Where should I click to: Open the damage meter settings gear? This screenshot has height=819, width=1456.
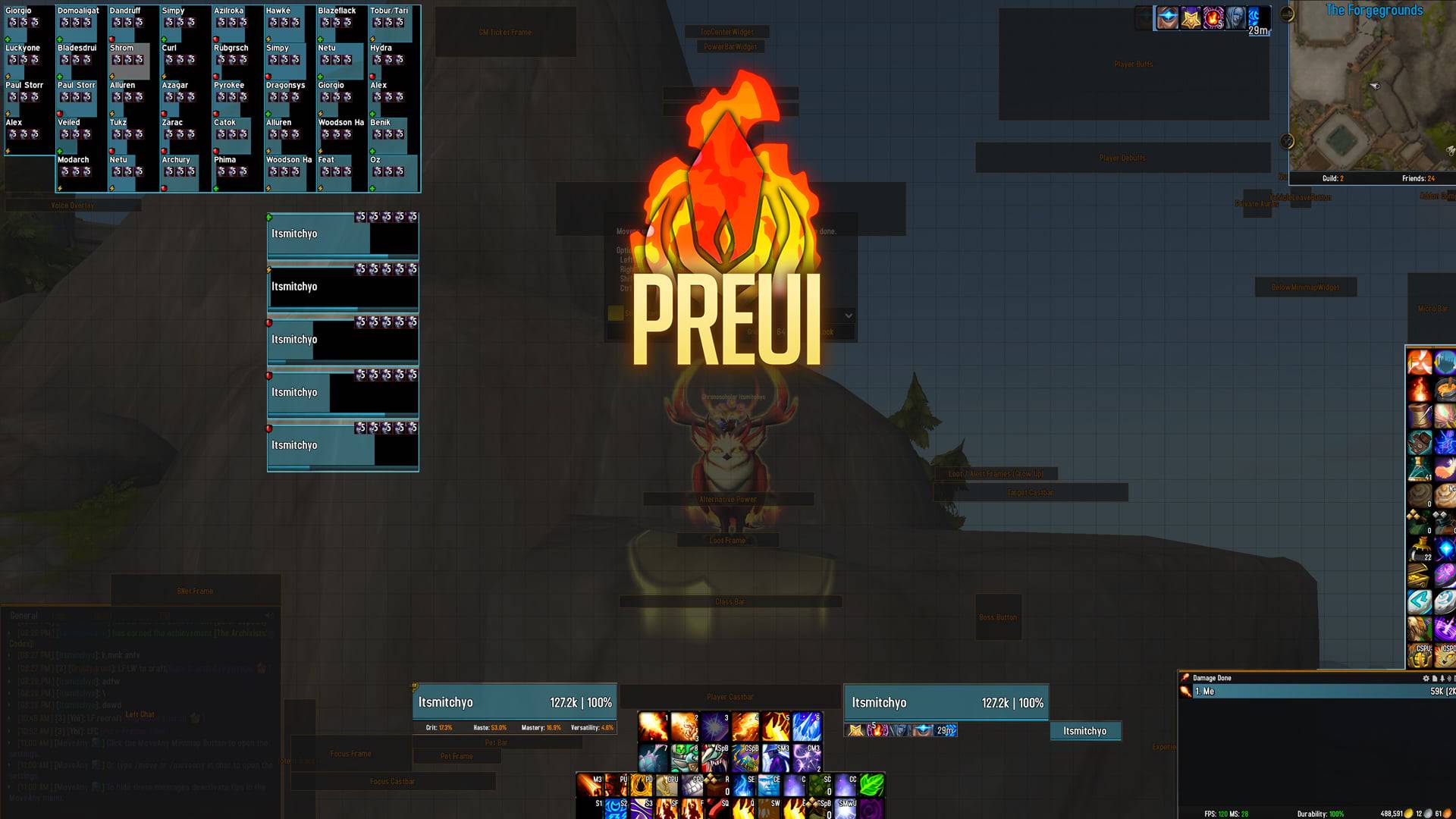pyautogui.click(x=1426, y=678)
